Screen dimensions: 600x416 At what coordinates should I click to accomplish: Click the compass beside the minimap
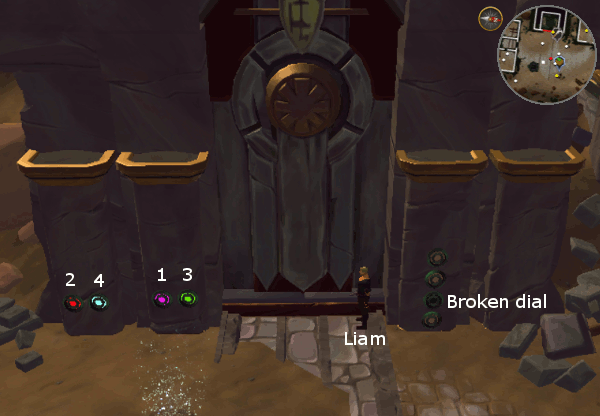pyautogui.click(x=489, y=18)
